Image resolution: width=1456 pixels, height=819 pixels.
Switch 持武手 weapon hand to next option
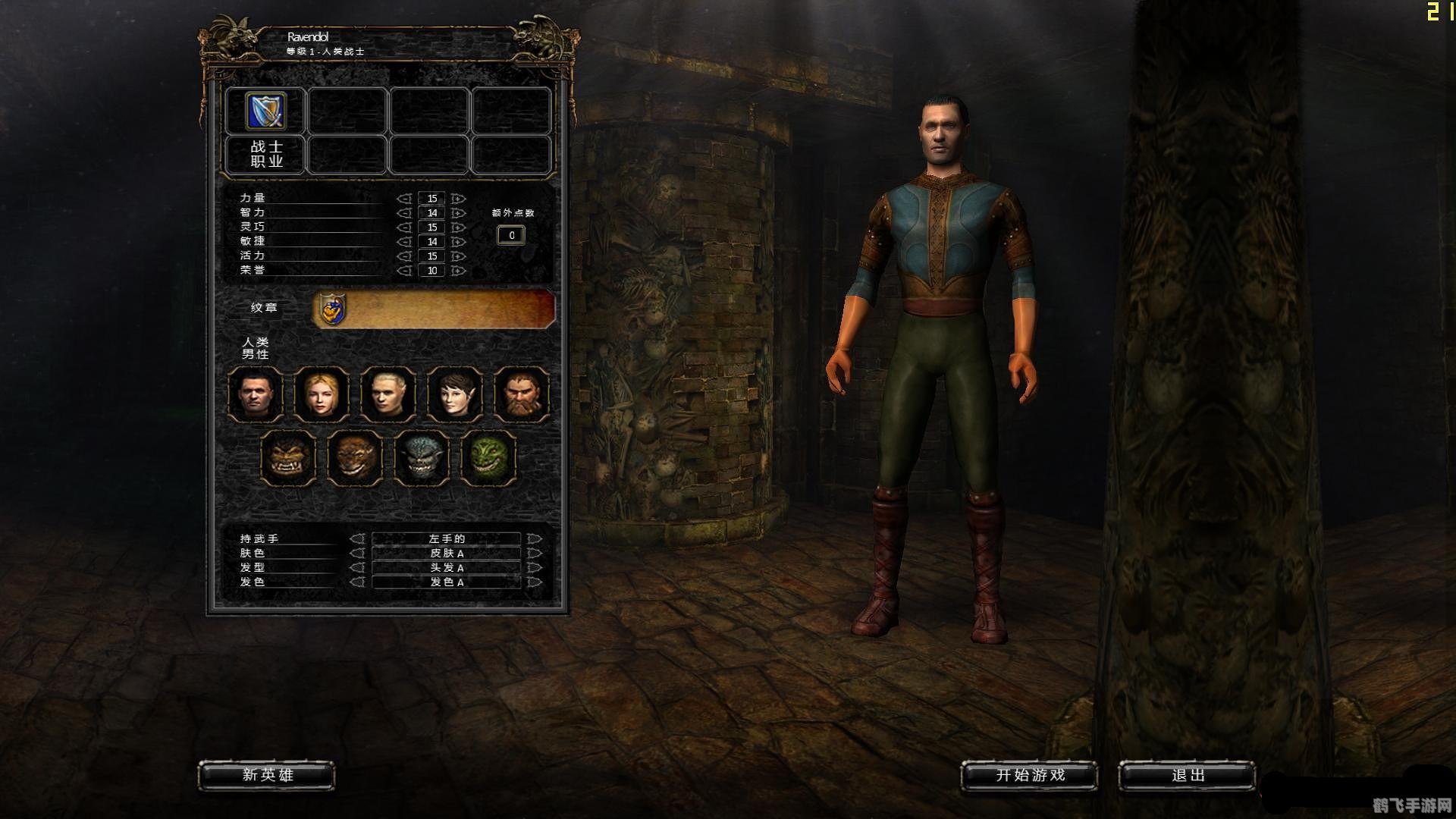(x=535, y=539)
